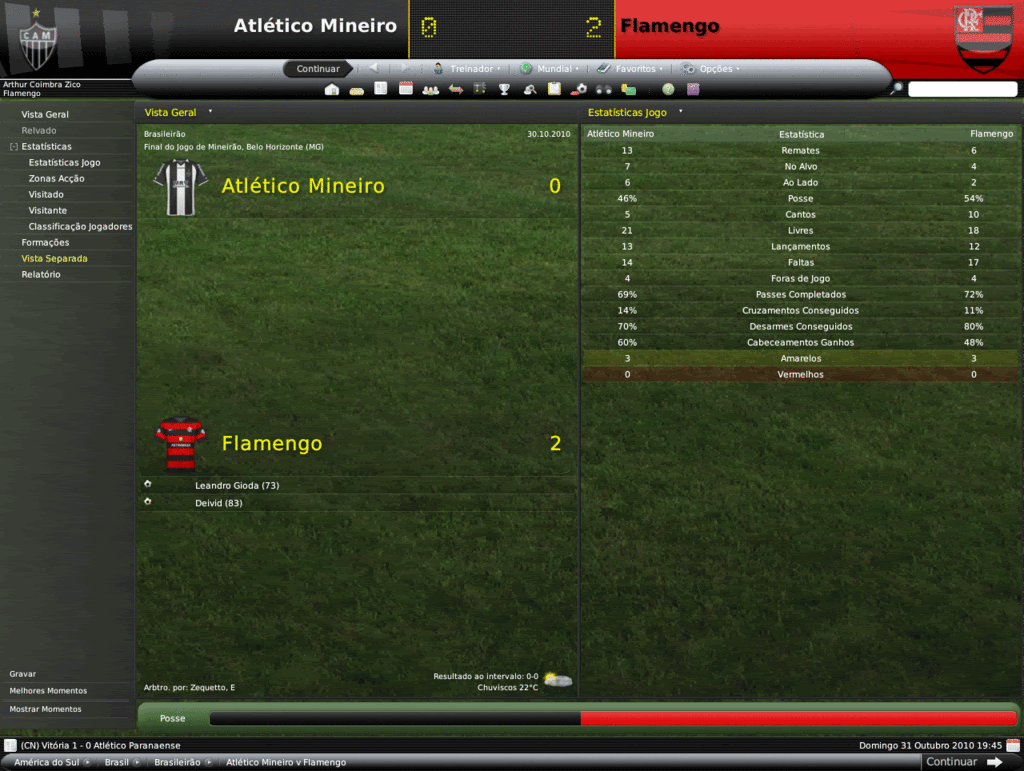The width and height of the screenshot is (1024, 771).
Task: Select Estatísticas Jogo in the sidebar
Action: click(64, 163)
